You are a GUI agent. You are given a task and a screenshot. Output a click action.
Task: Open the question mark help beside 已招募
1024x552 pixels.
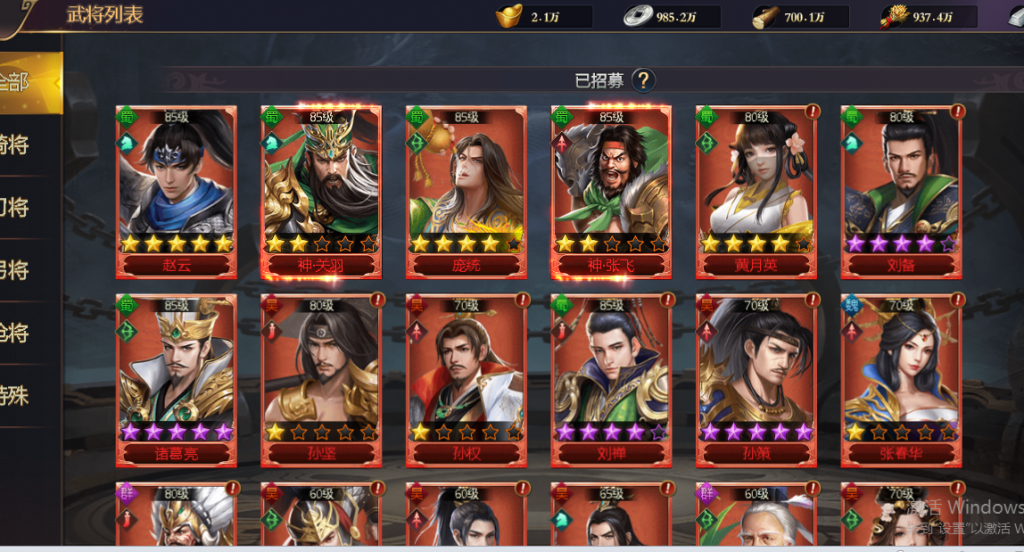tap(643, 81)
